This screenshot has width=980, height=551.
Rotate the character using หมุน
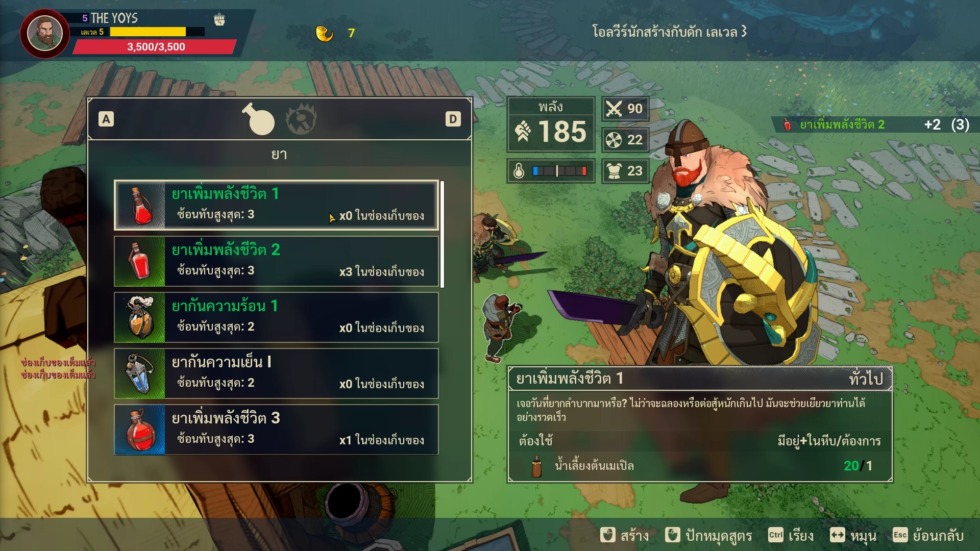(851, 535)
